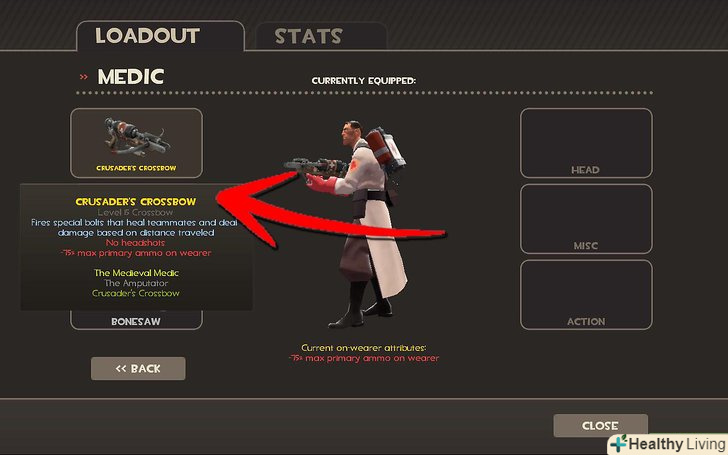The height and width of the screenshot is (455, 728).
Task: Open the Stats tab
Action: (x=311, y=38)
